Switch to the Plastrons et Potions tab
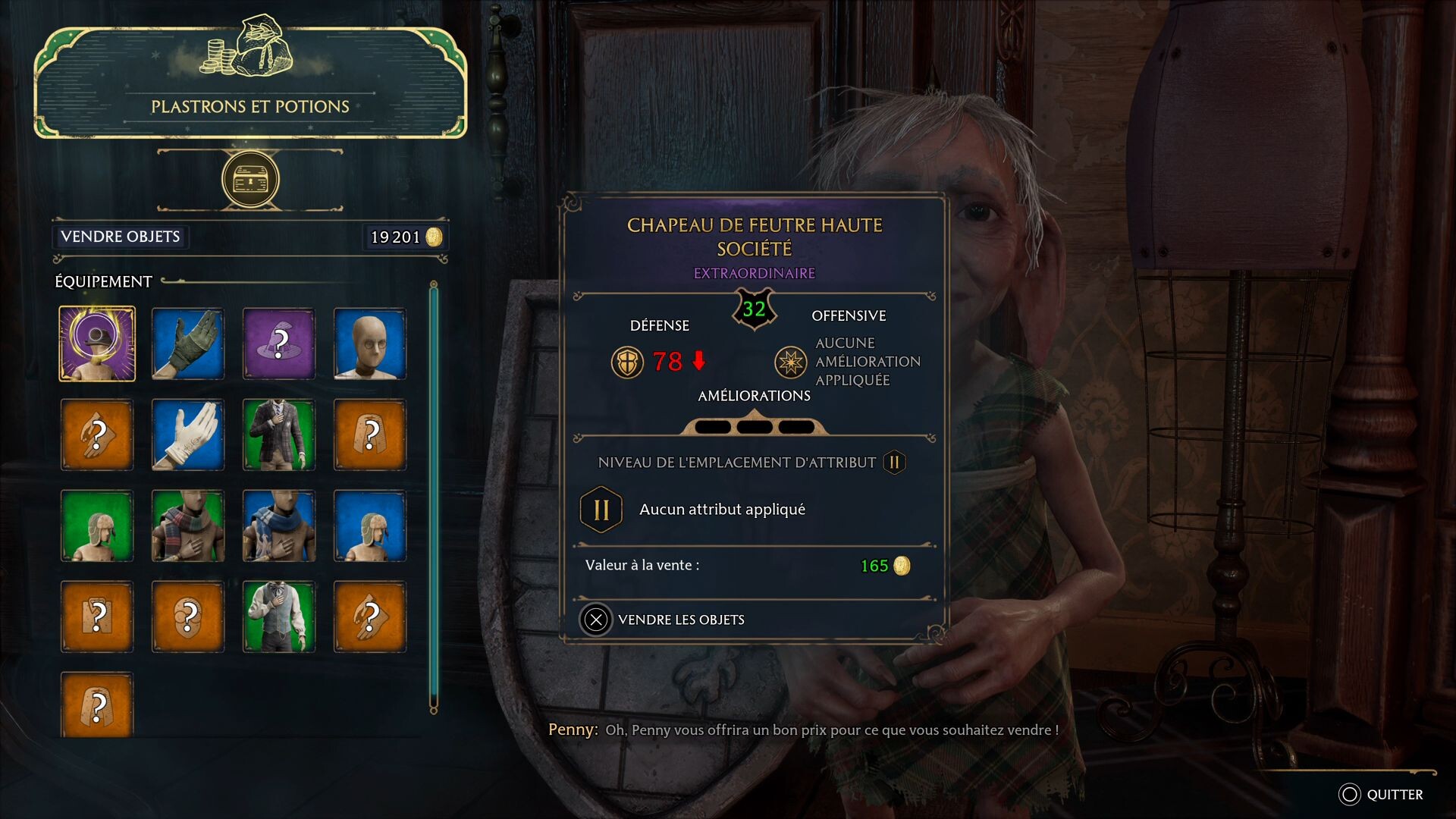The width and height of the screenshot is (1456, 819). pos(249,106)
